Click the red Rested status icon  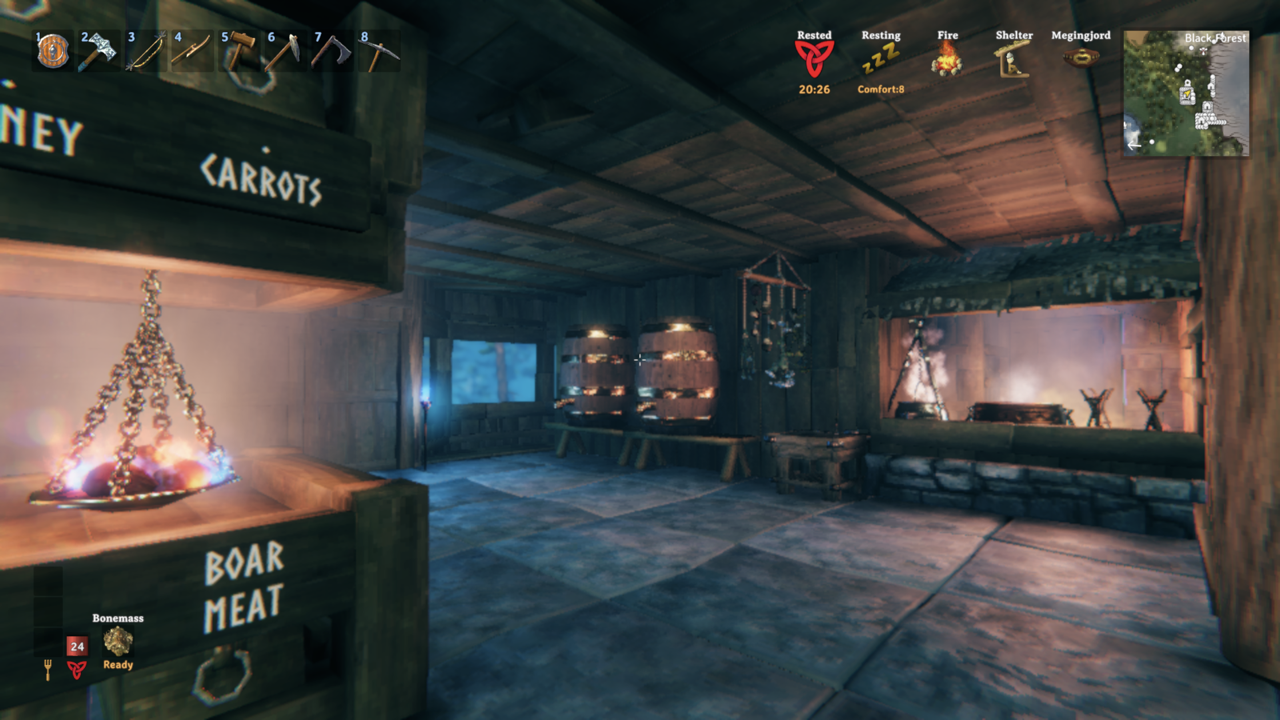coord(814,59)
